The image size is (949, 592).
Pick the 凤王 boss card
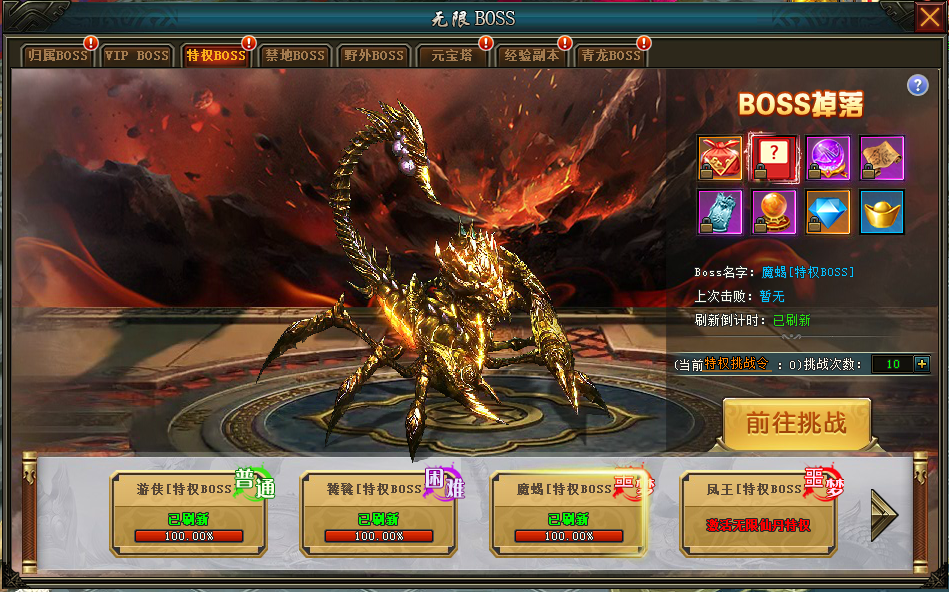759,513
